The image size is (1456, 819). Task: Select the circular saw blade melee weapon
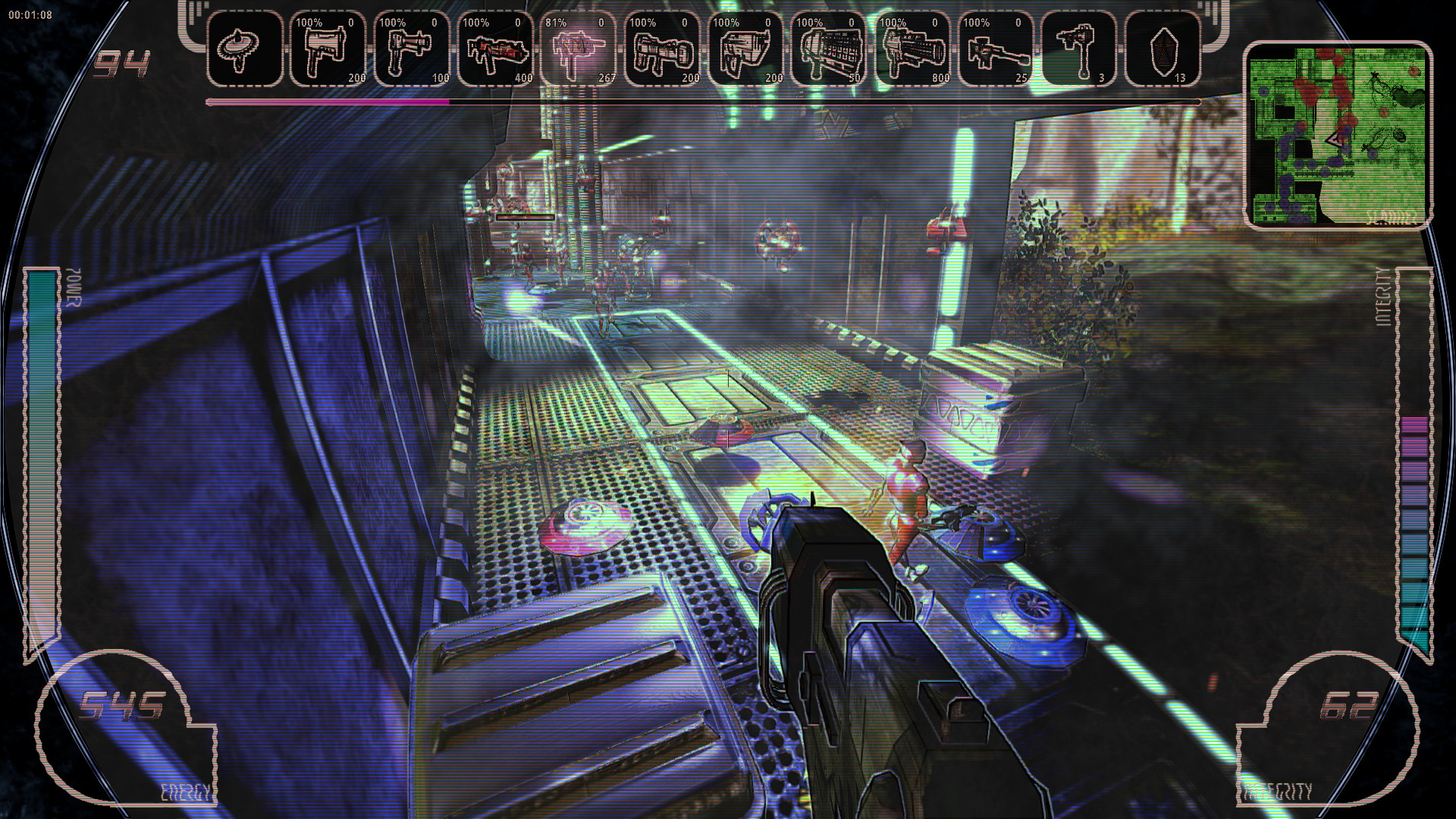tap(243, 49)
